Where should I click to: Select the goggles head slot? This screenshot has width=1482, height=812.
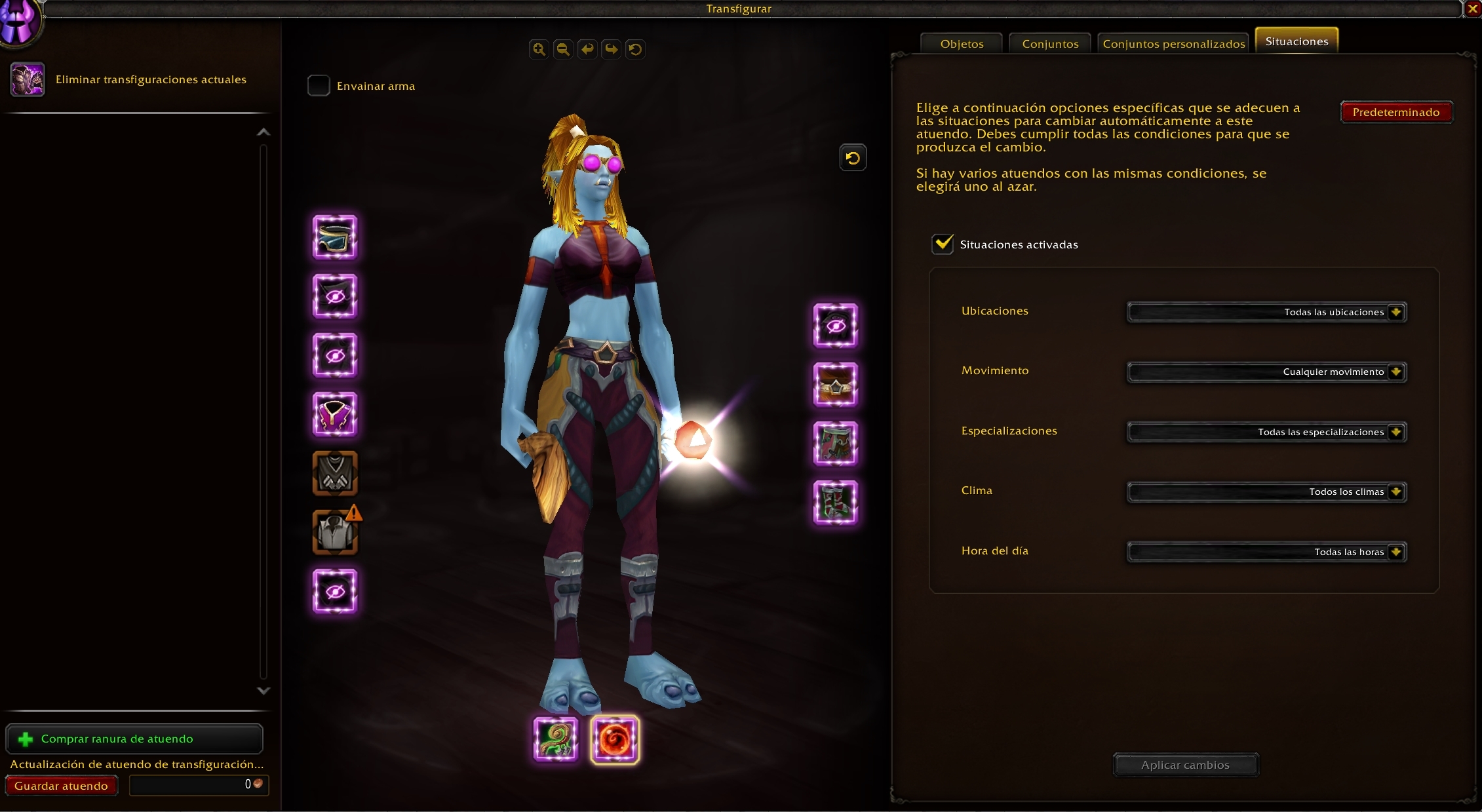pyautogui.click(x=335, y=237)
